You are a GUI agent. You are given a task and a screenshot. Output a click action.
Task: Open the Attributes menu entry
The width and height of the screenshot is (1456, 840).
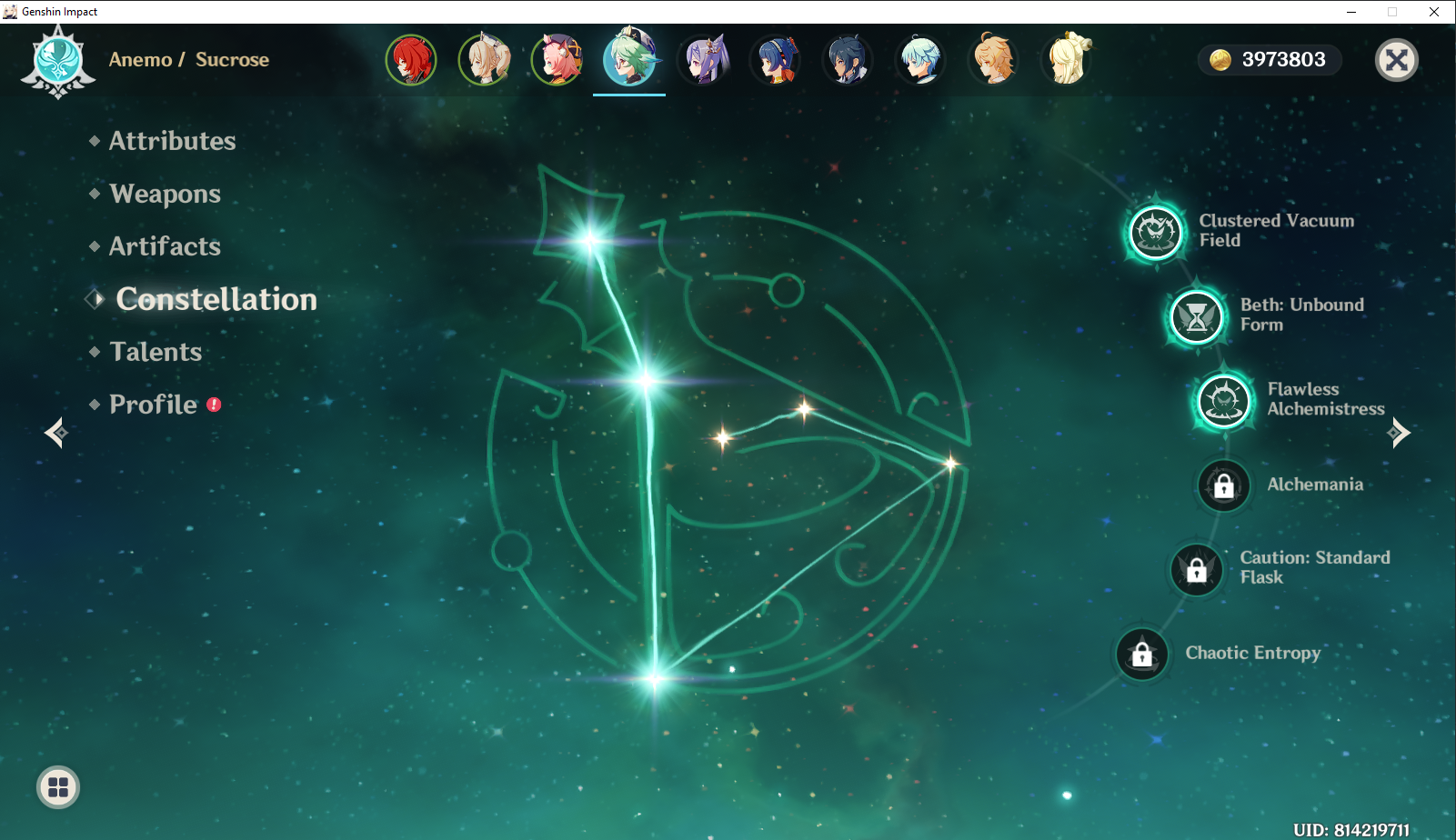[x=172, y=141]
